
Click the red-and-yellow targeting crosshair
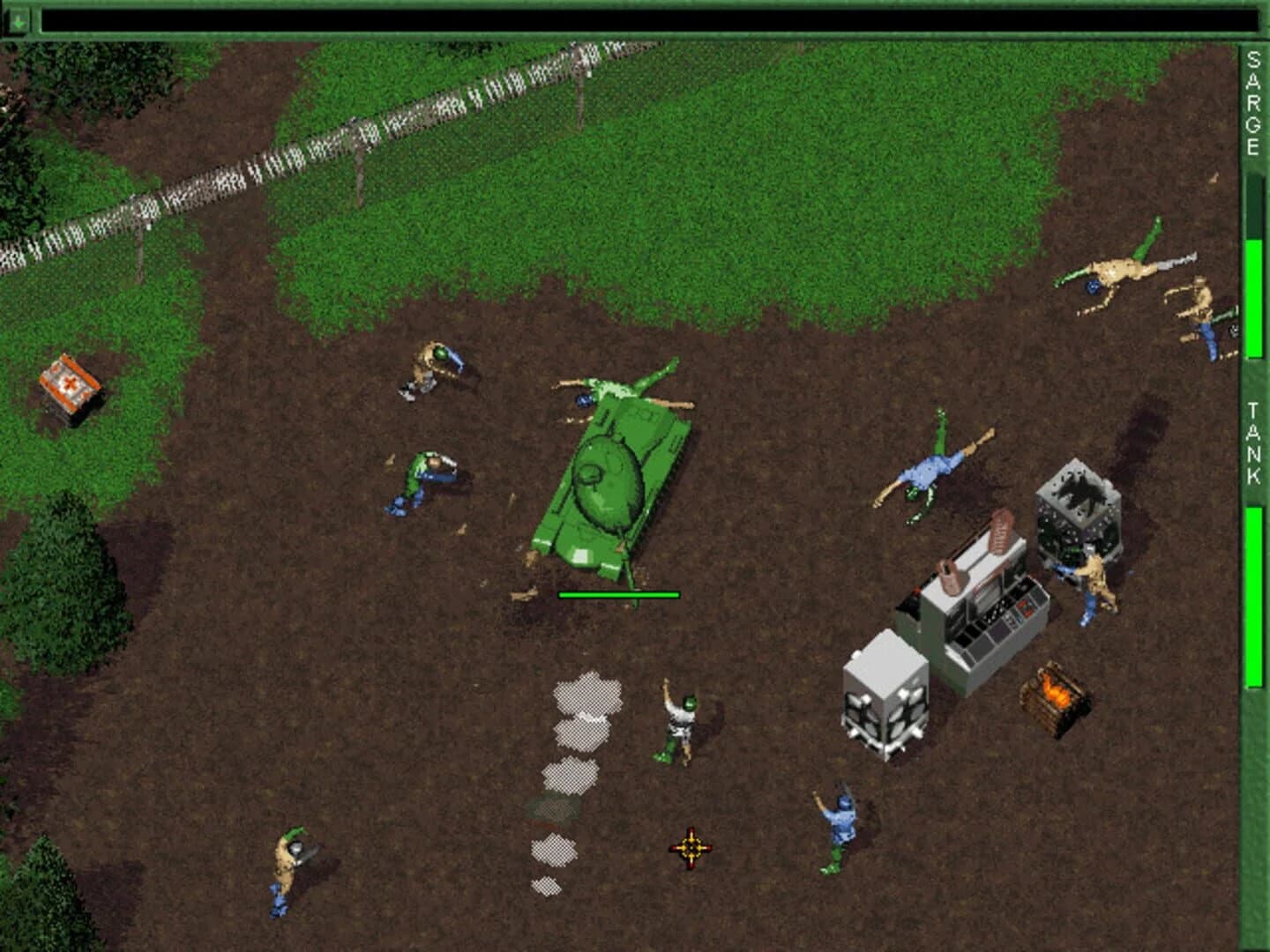point(691,847)
